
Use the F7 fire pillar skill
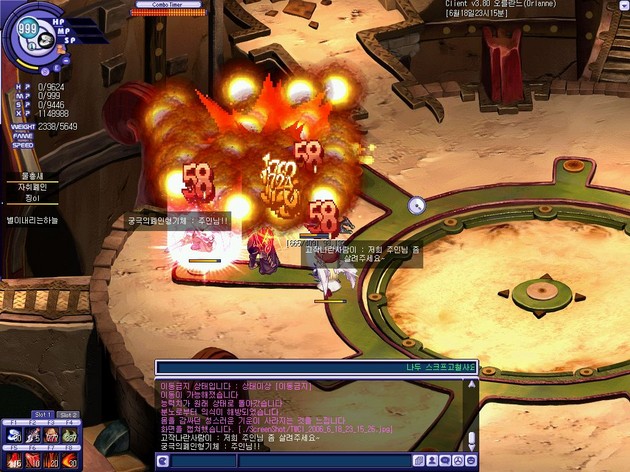(x=51, y=461)
